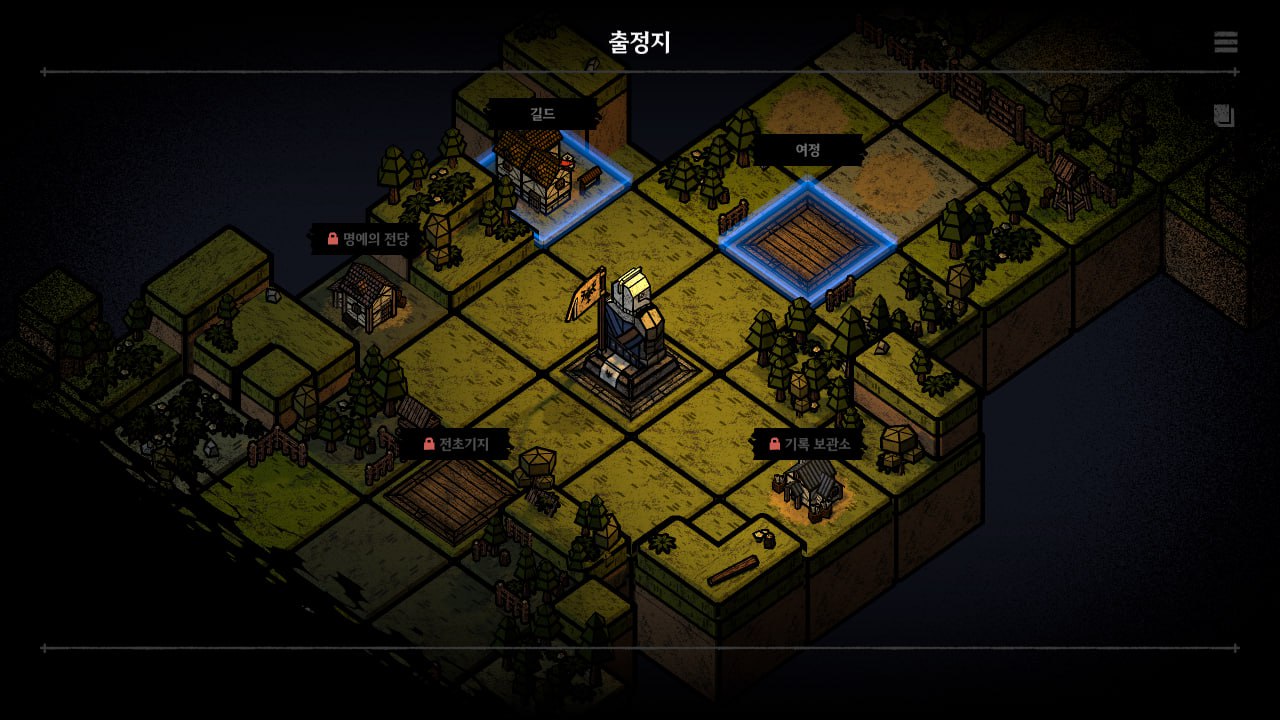Image resolution: width=1280 pixels, height=720 pixels.
Task: Open the hamburger menu icon
Action: (1225, 42)
